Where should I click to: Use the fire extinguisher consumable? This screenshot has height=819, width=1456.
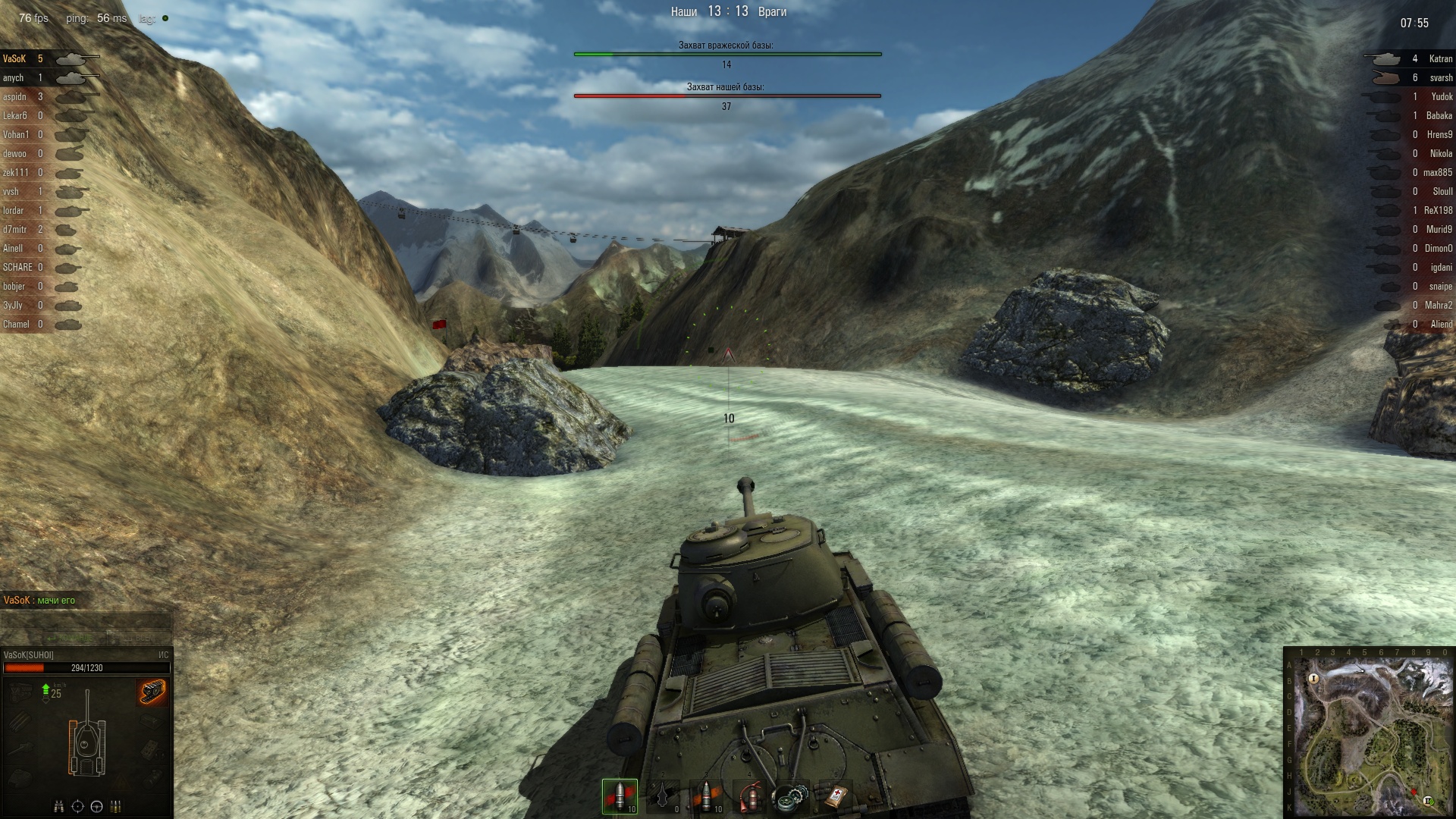tap(750, 796)
